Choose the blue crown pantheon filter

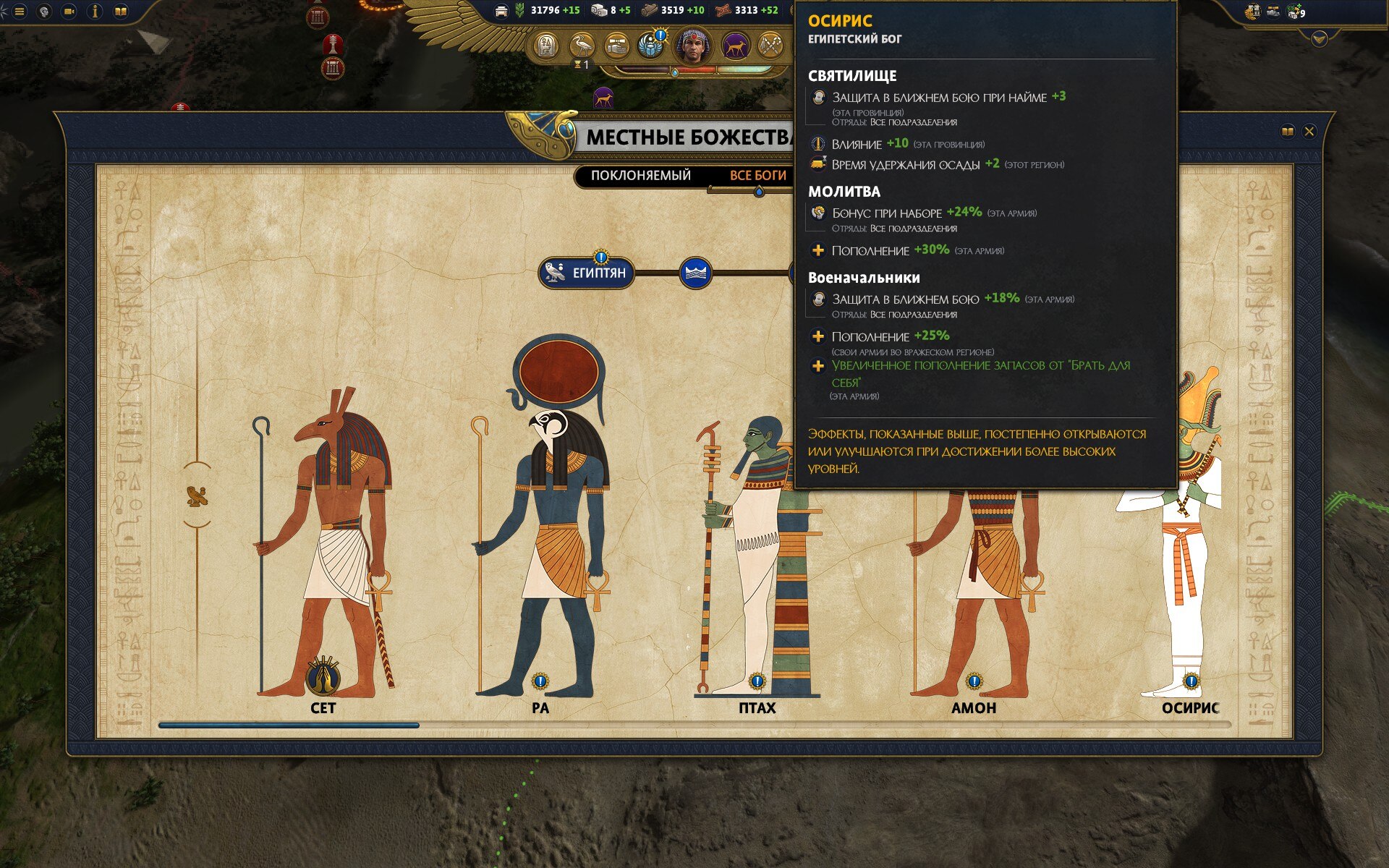point(695,273)
